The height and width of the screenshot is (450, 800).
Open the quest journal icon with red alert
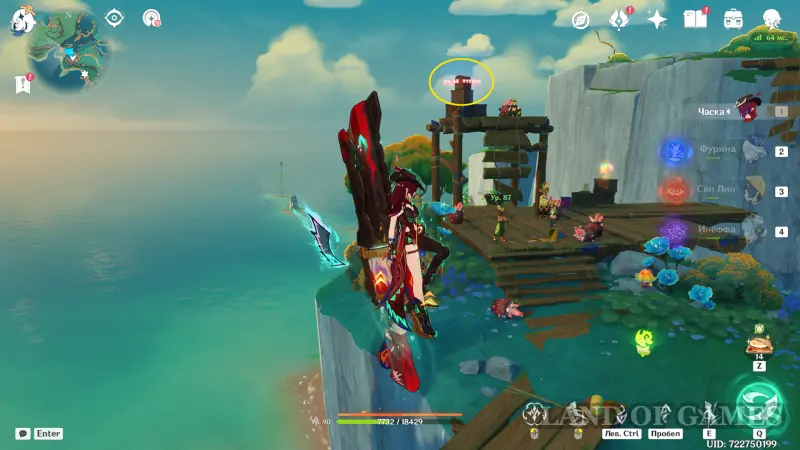pos(23,85)
